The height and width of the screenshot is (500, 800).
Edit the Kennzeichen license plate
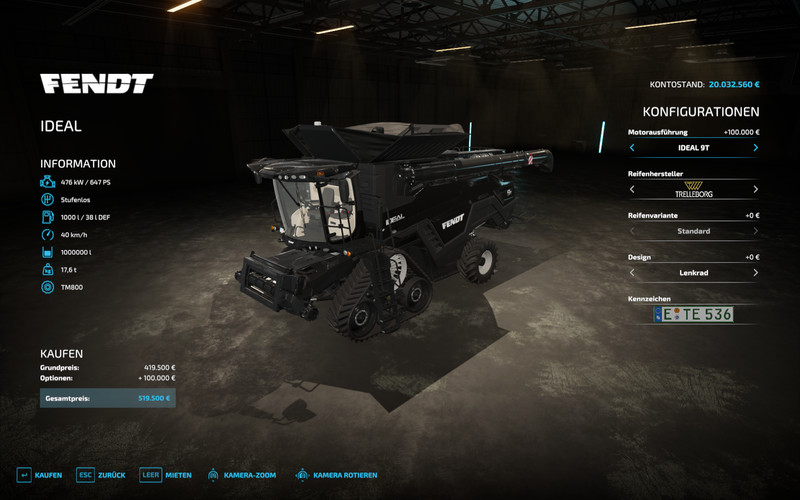click(693, 314)
